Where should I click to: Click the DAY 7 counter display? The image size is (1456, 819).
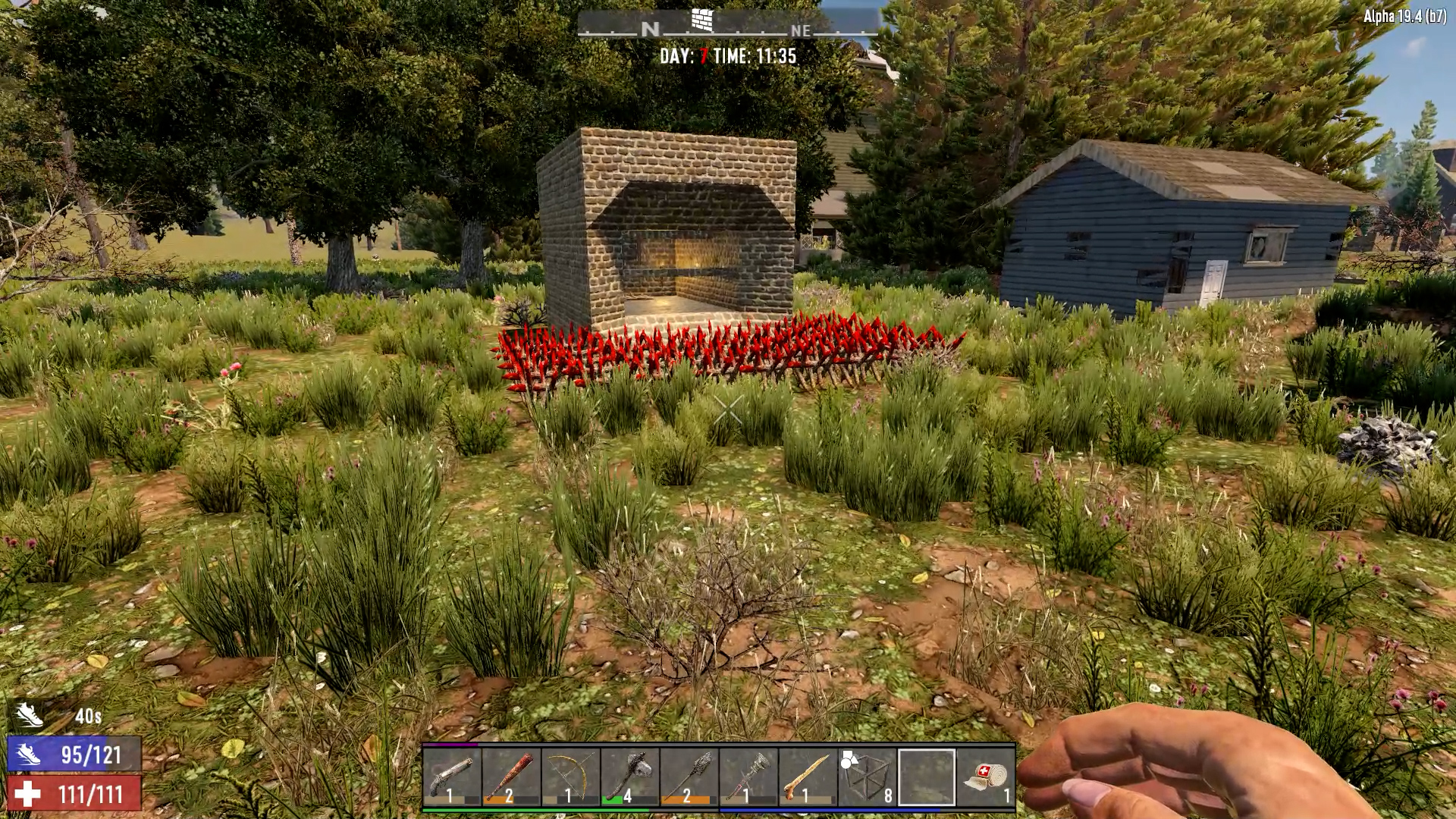[x=682, y=55]
